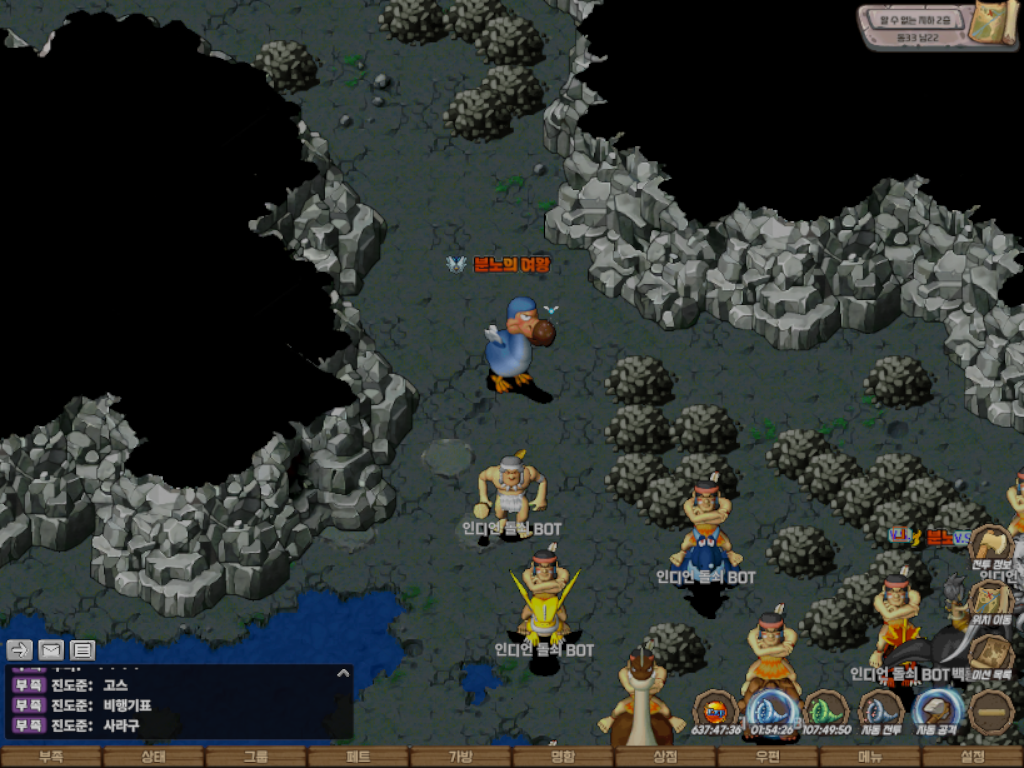Click the EXP boost buff icon
This screenshot has height=768, width=1024.
[x=716, y=712]
